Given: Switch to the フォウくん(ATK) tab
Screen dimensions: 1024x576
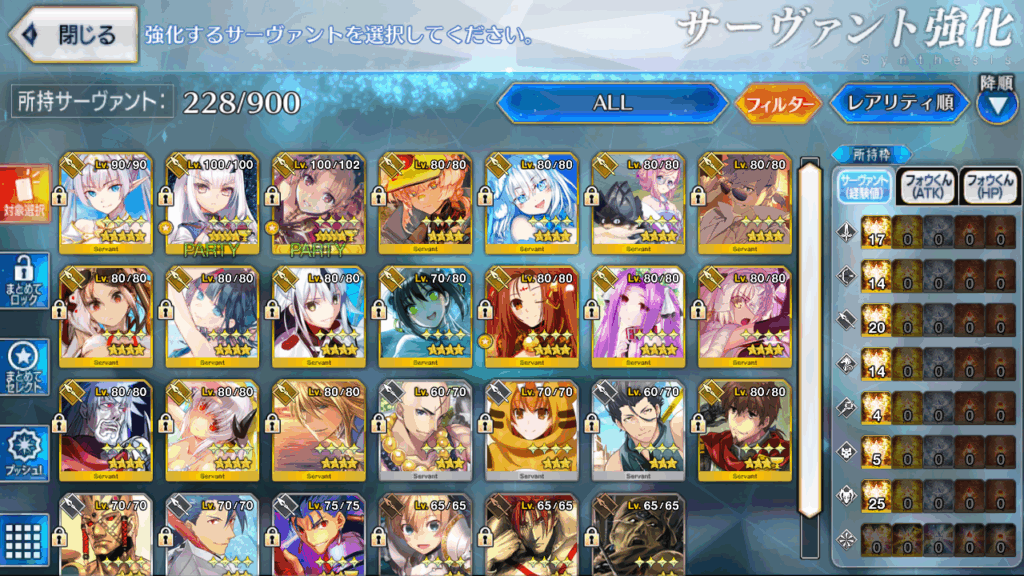Looking at the screenshot, I should (x=926, y=186).
